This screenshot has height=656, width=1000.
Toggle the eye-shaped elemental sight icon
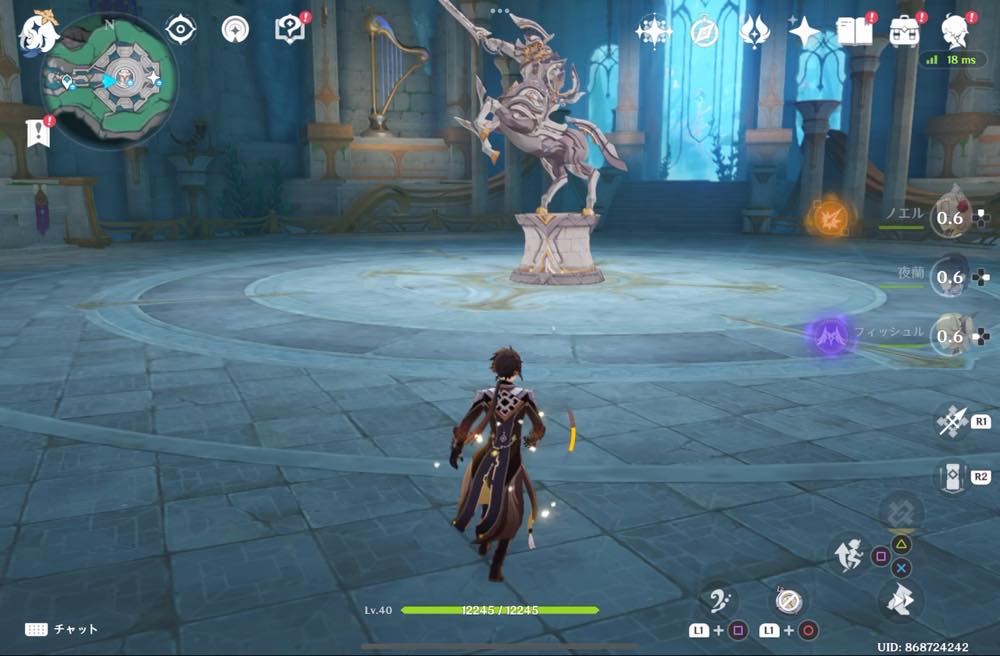coord(180,30)
